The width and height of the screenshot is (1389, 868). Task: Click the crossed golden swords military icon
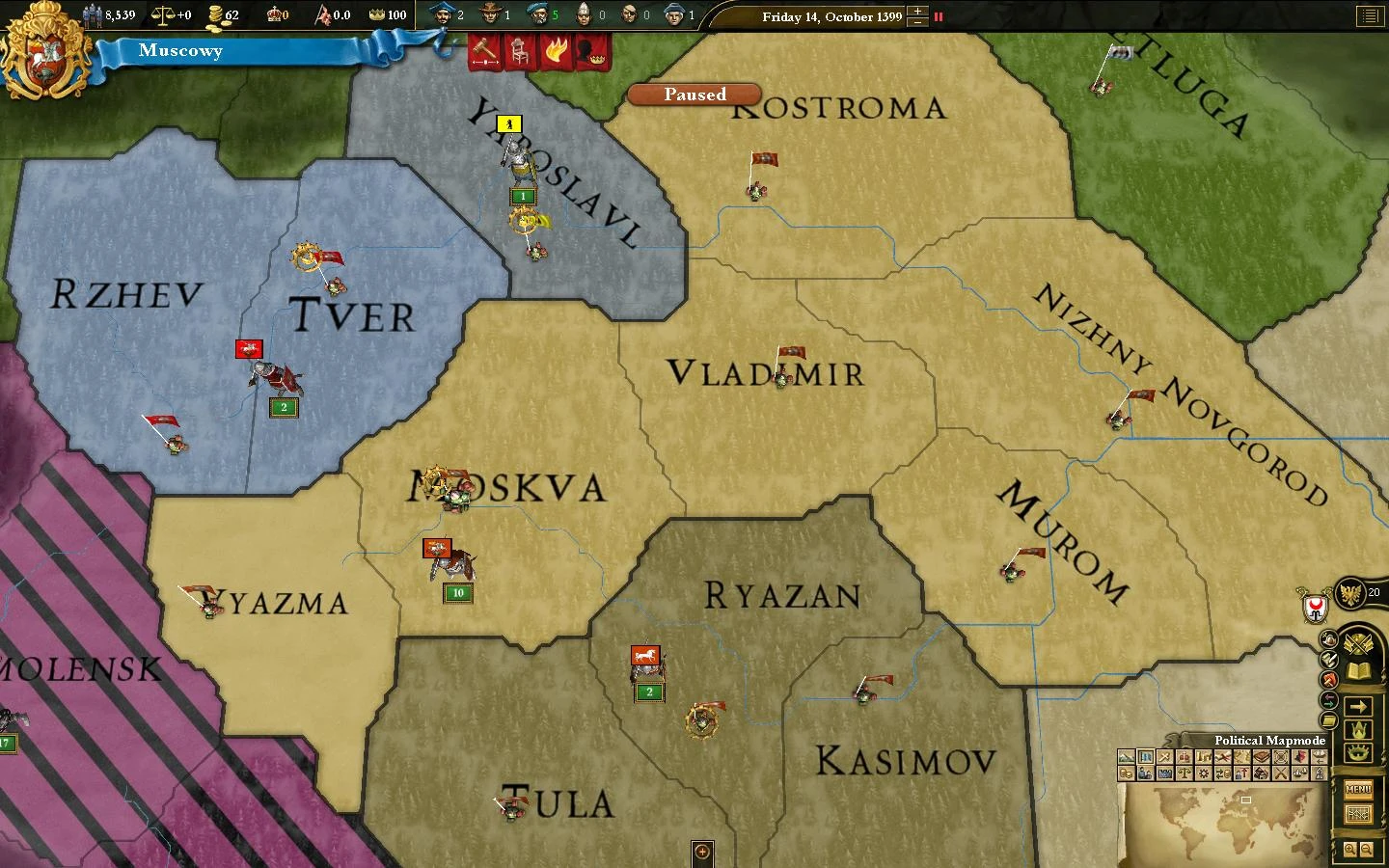[1358, 644]
